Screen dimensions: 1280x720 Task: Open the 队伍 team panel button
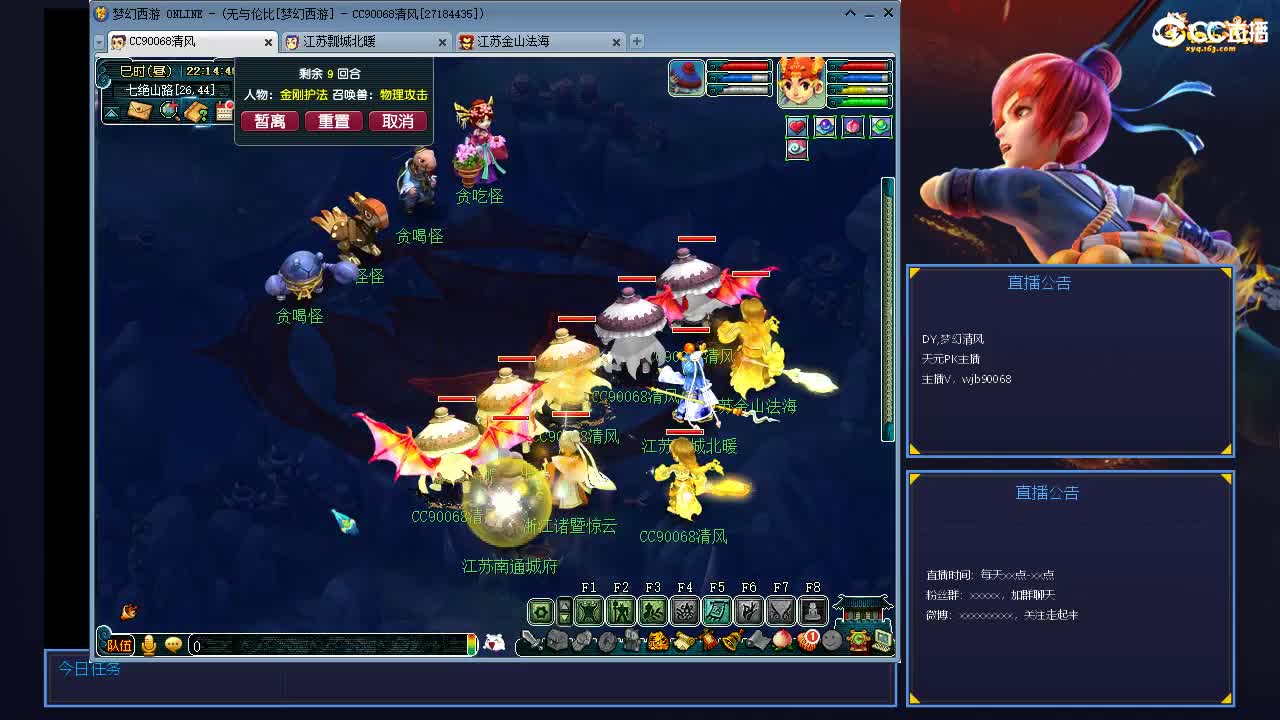(118, 645)
